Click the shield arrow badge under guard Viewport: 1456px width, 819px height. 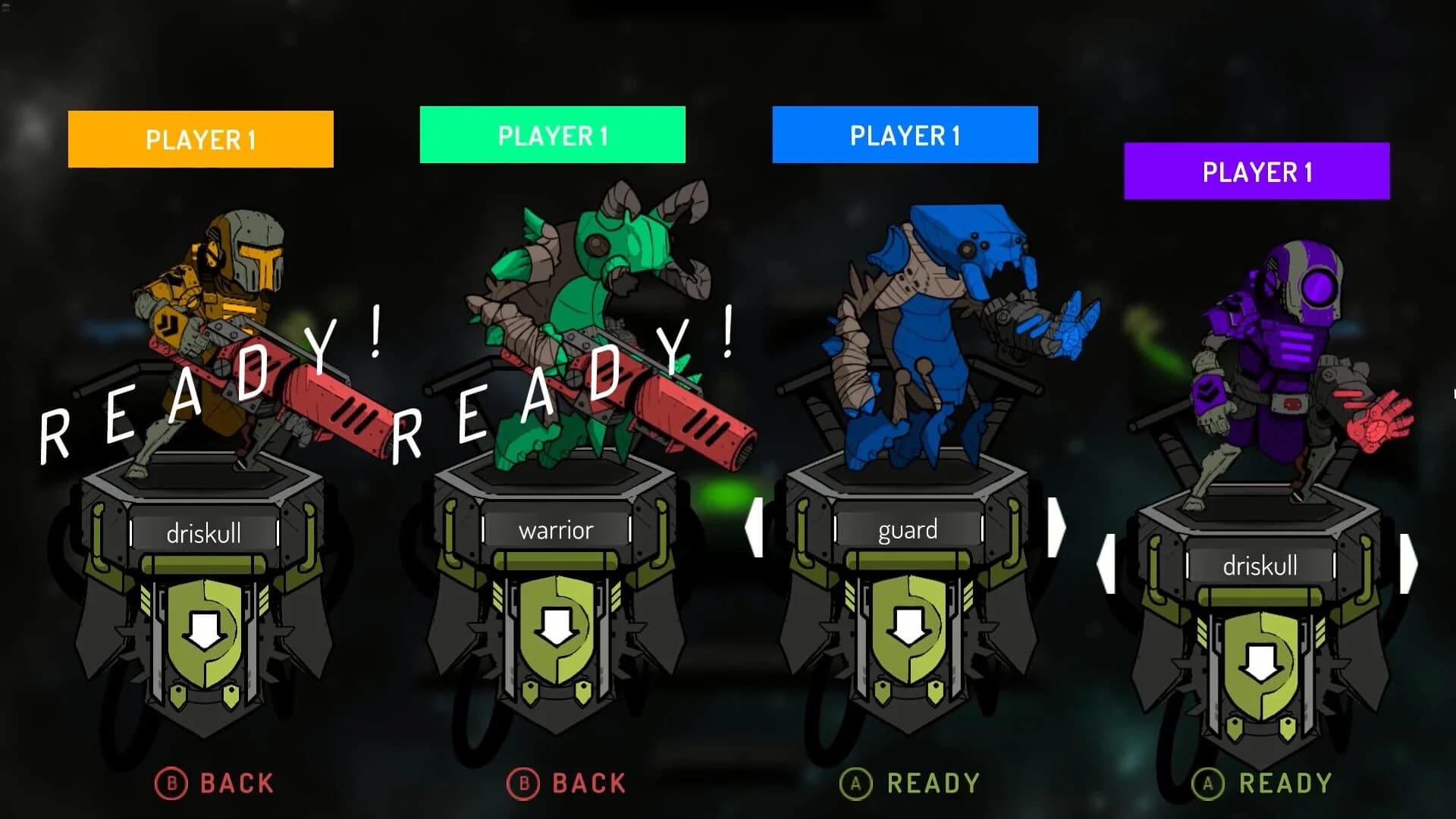point(908,629)
